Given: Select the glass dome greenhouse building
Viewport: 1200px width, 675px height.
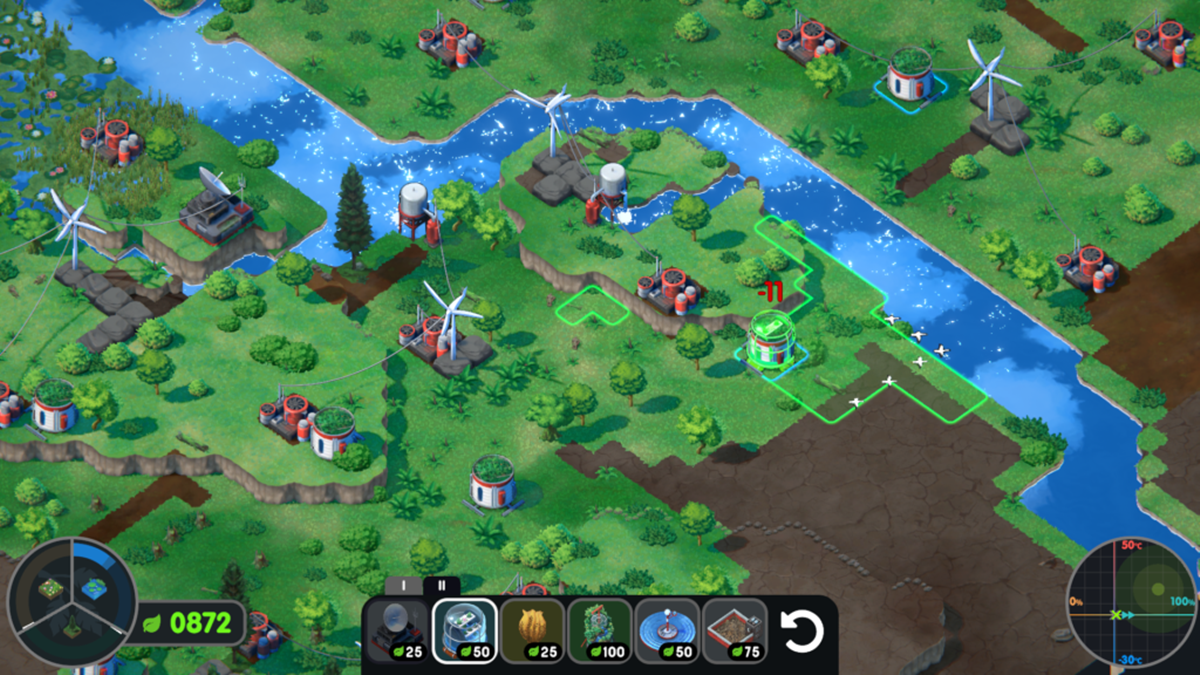Looking at the screenshot, I should 465,631.
